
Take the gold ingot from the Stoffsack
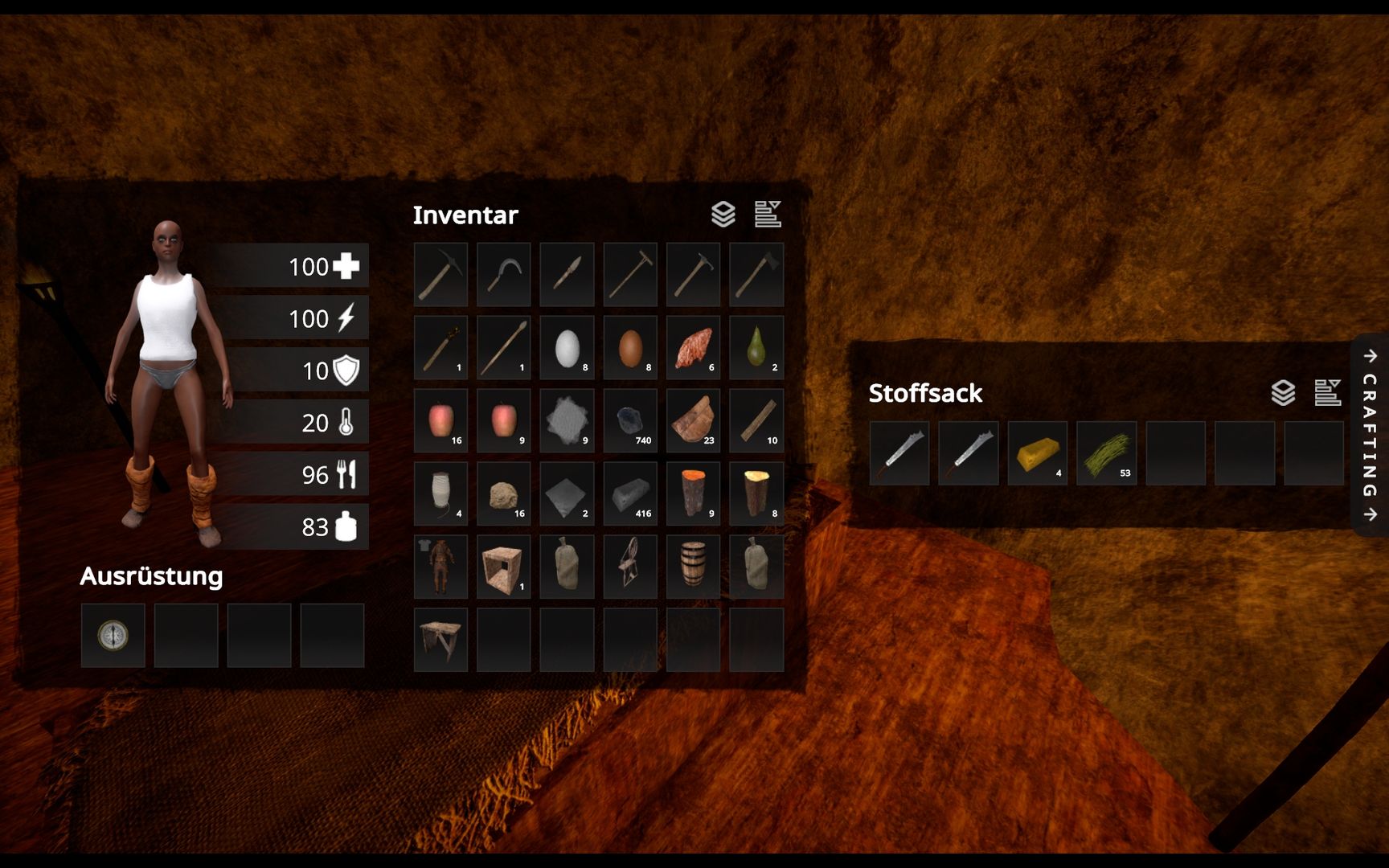[1037, 453]
